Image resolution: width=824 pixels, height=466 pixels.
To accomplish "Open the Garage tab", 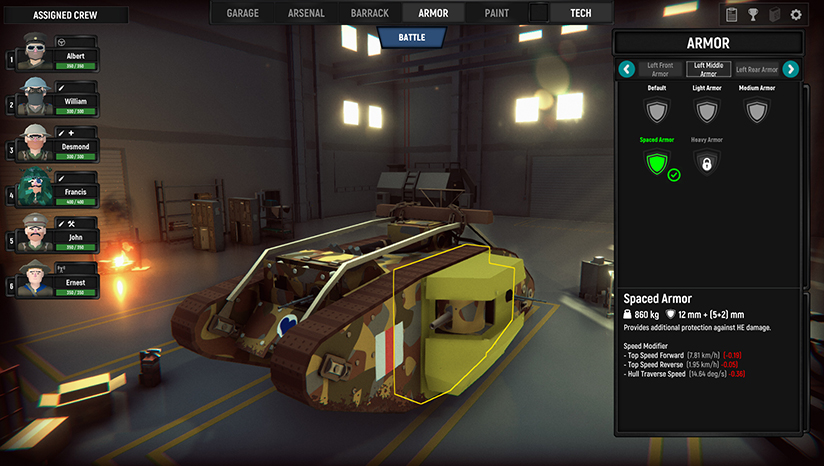I will [x=243, y=13].
